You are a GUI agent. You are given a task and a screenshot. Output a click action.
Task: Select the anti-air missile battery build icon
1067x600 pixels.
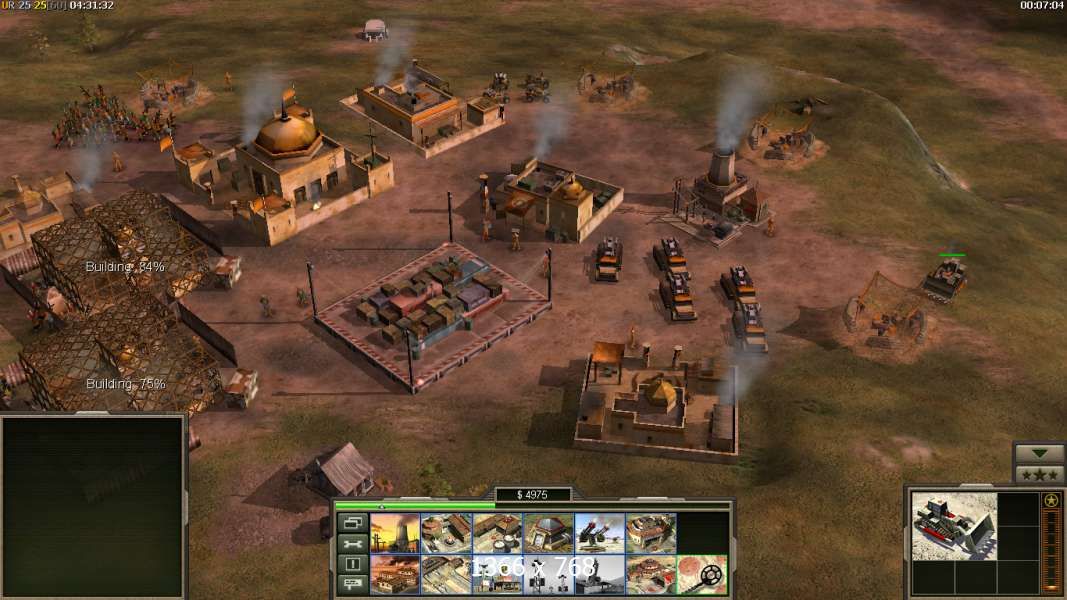[x=600, y=533]
